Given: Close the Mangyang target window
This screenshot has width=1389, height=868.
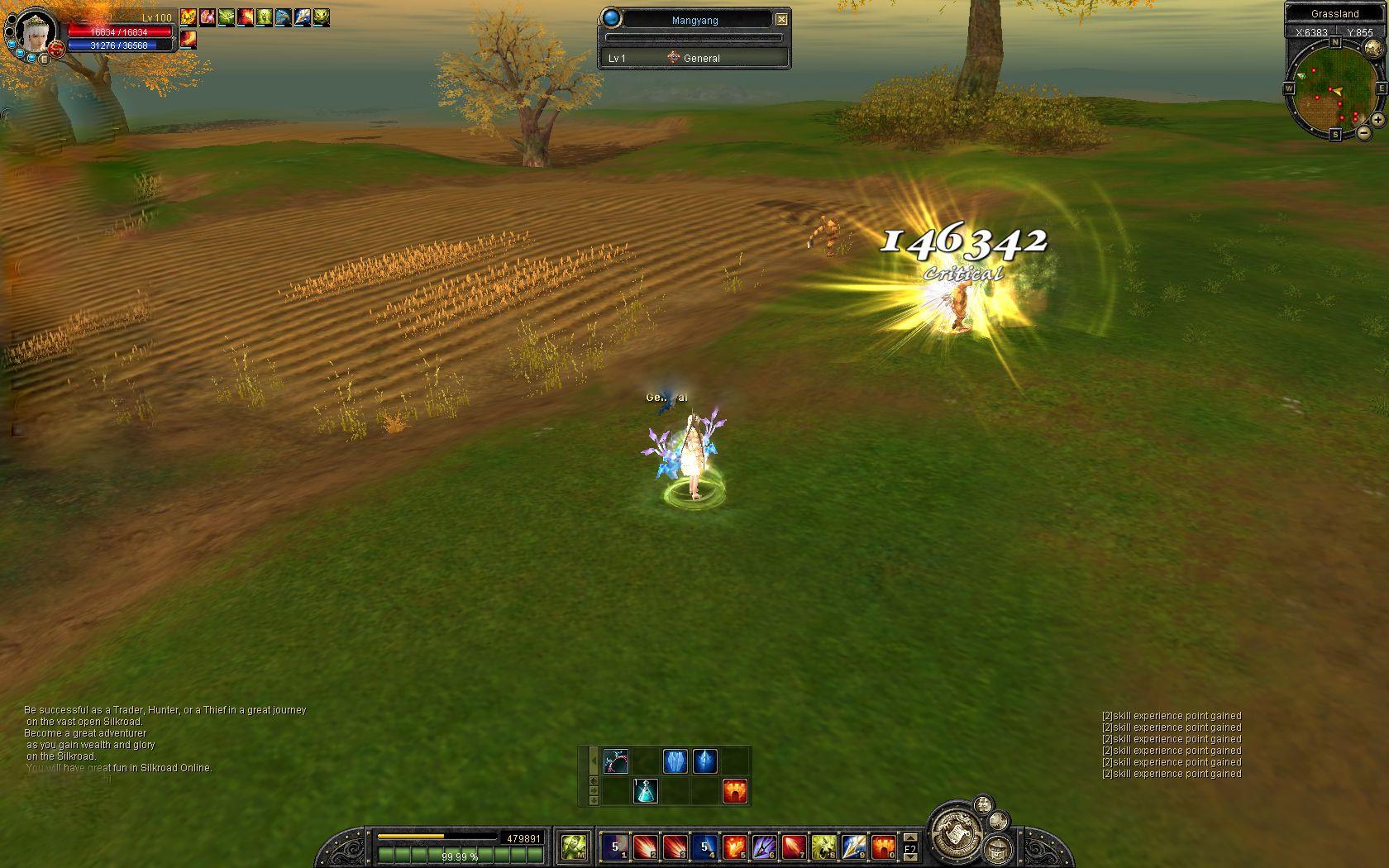Looking at the screenshot, I should [x=780, y=19].
